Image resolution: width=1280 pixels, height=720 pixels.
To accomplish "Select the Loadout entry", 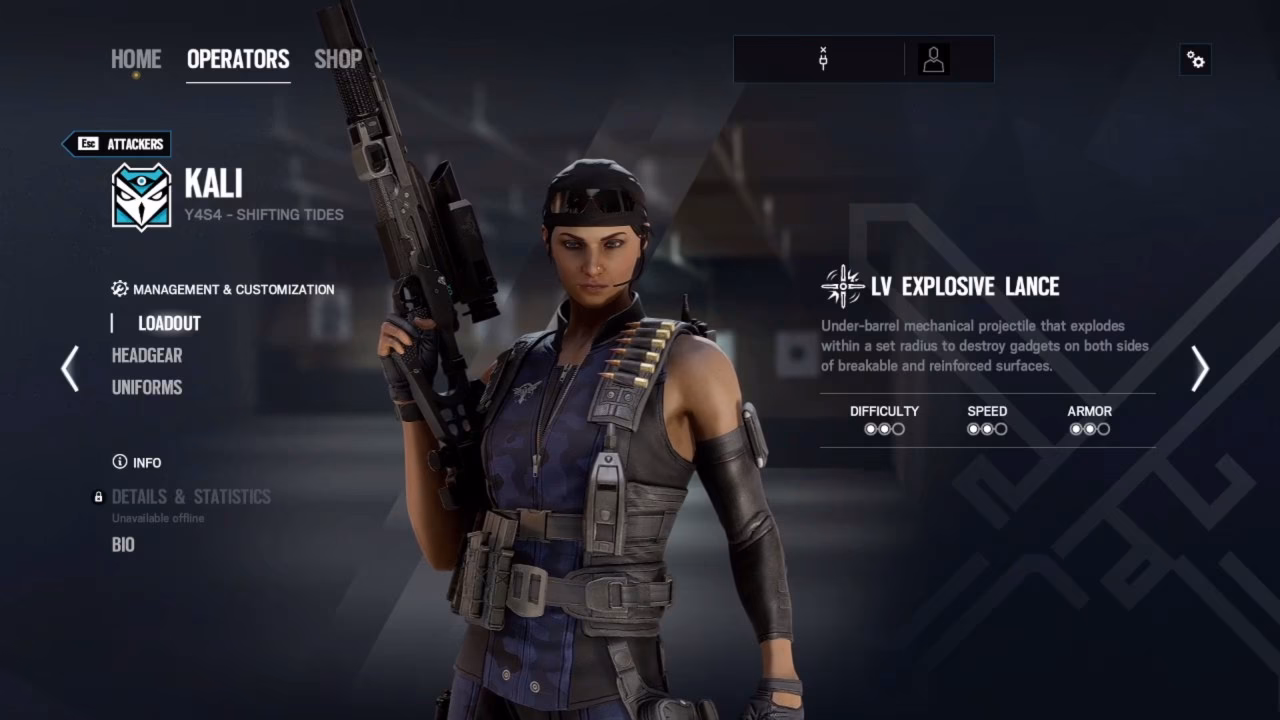I will click(x=168, y=323).
